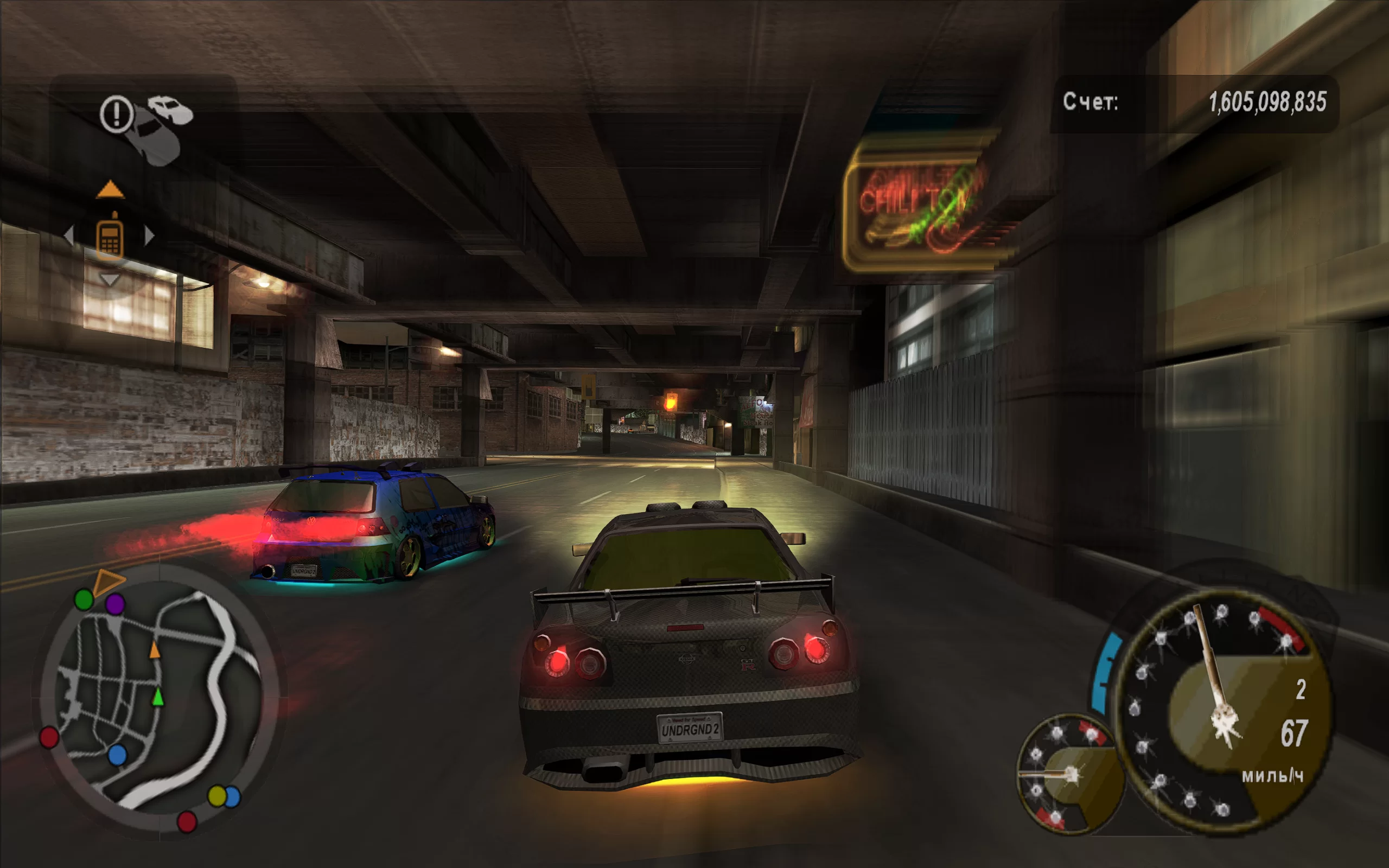Pick the yellow circle marker on the minimap rim
The height and width of the screenshot is (868, 1389).
[217, 796]
